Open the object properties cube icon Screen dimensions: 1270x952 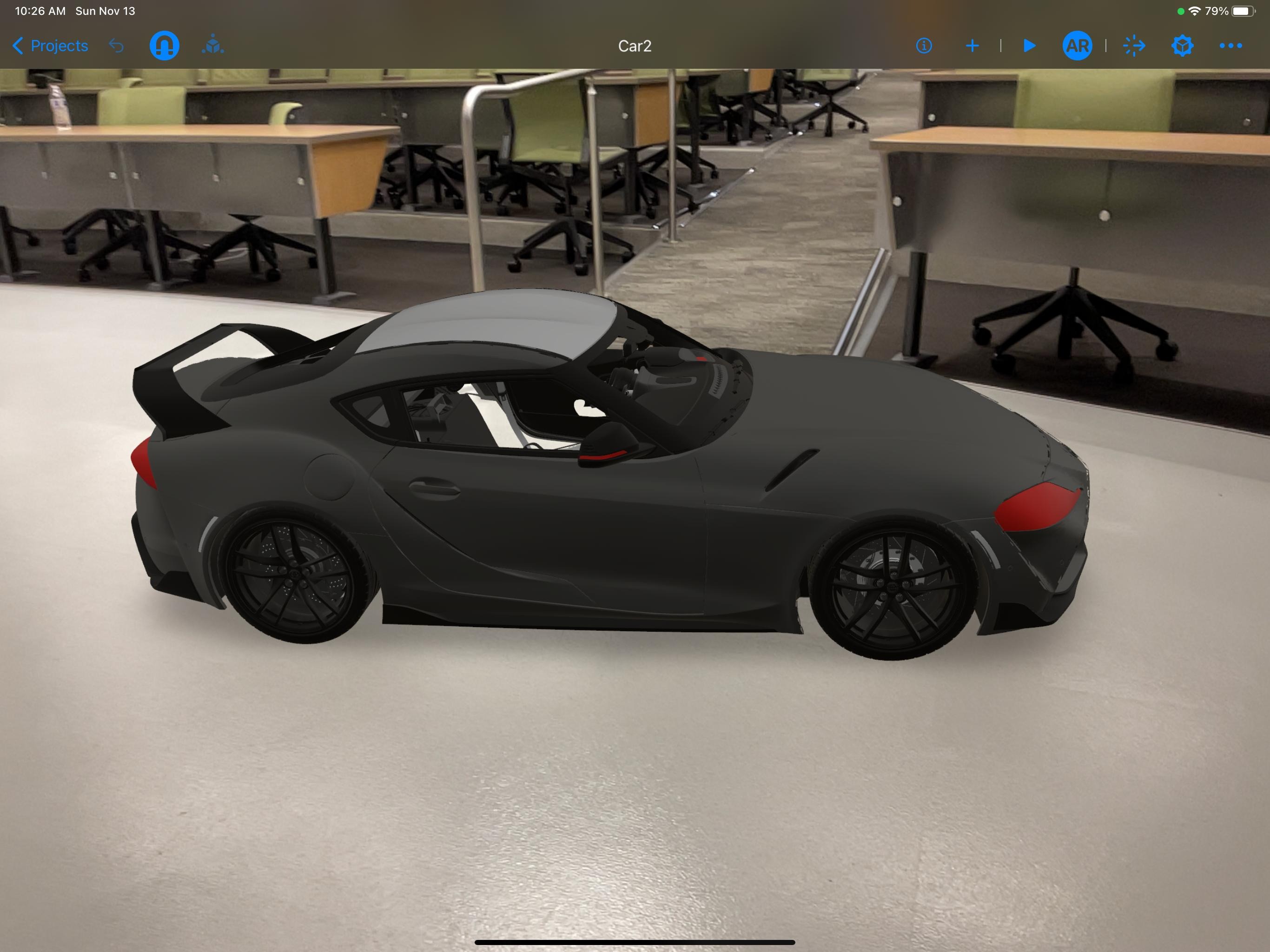1182,46
